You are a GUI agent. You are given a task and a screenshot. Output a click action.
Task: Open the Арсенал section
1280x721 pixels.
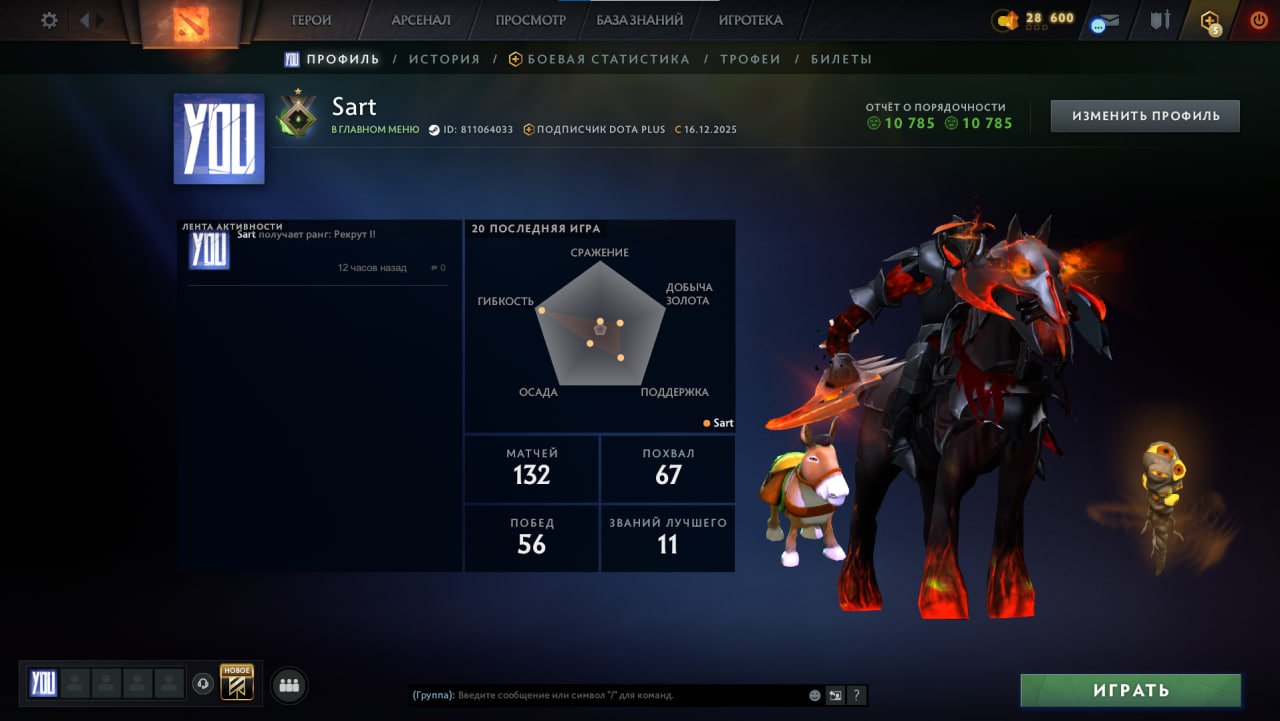click(x=420, y=20)
